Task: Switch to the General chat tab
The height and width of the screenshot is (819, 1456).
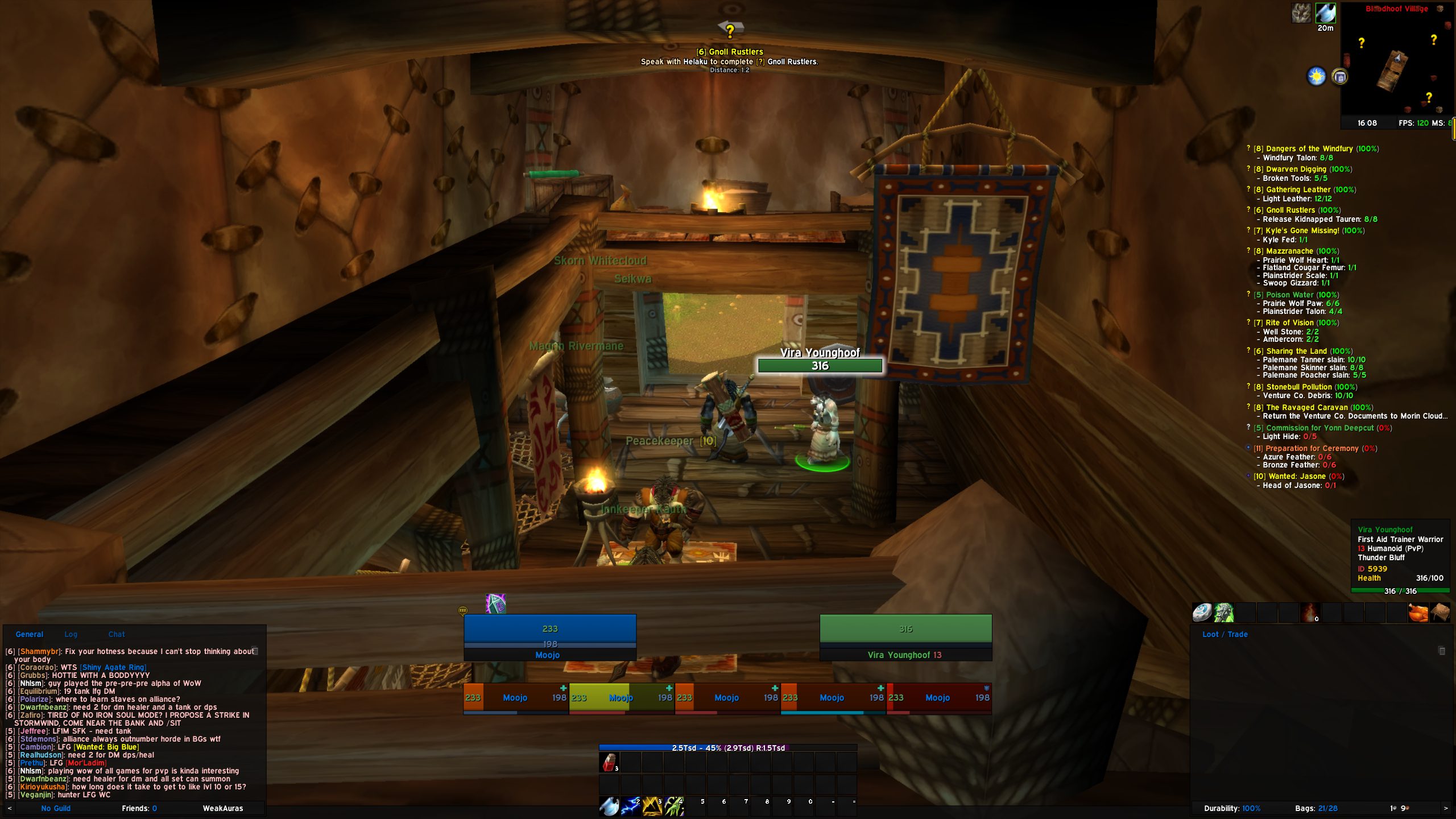Action: click(29, 634)
